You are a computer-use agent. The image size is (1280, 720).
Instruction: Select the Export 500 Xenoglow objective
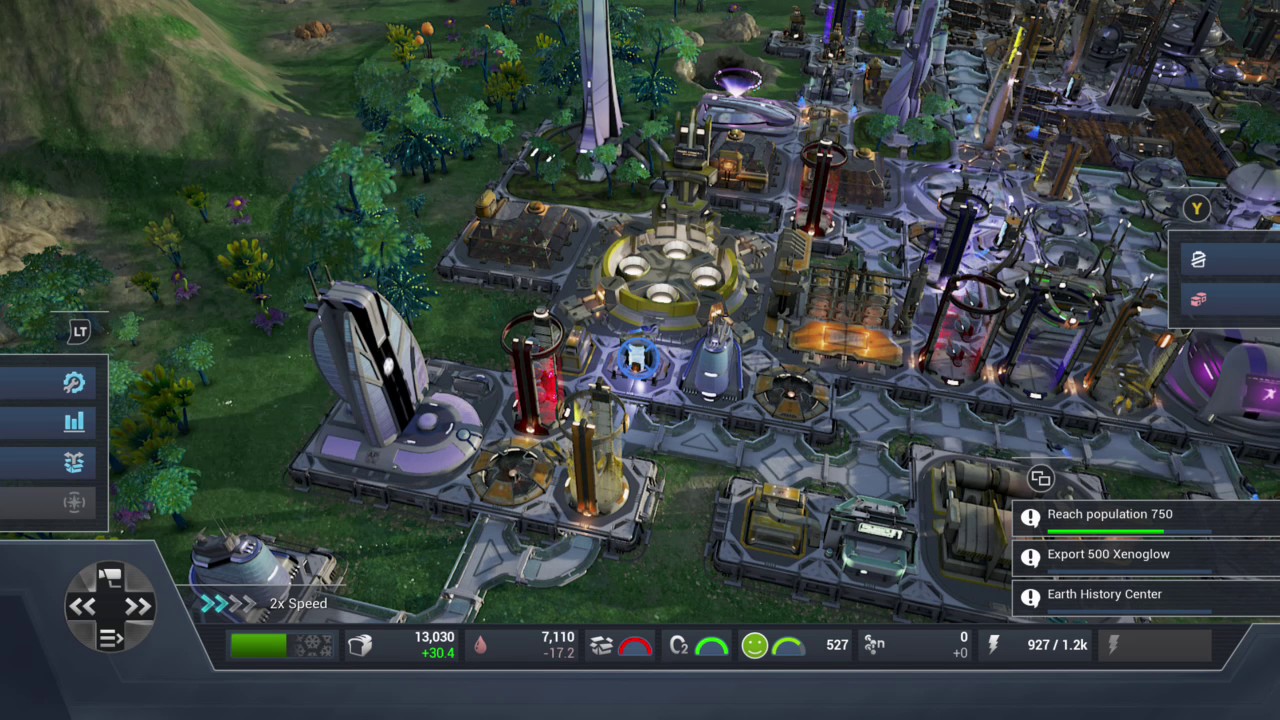1110,555
